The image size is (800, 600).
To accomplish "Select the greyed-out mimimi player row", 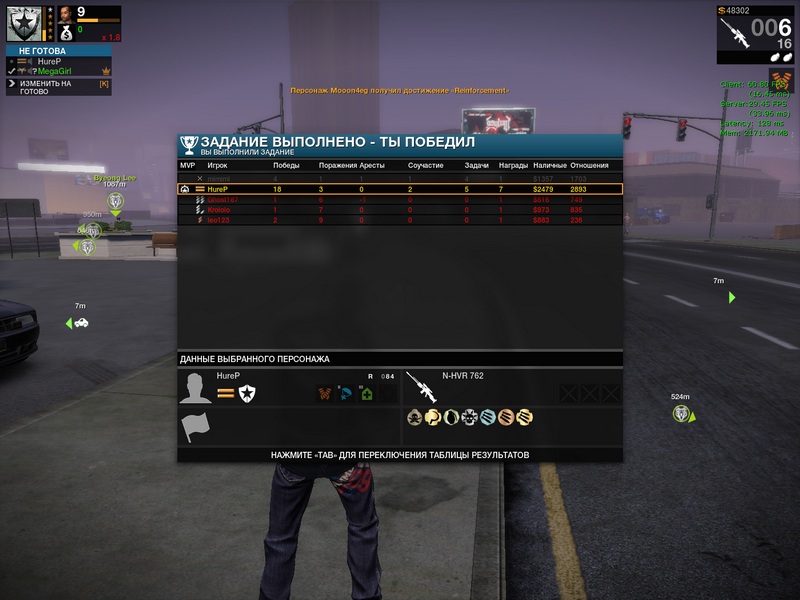I will point(400,178).
